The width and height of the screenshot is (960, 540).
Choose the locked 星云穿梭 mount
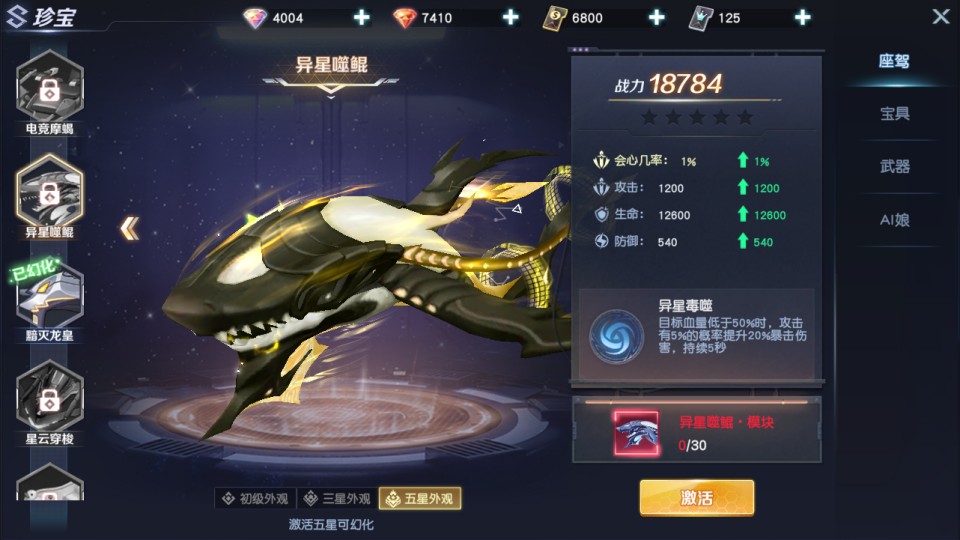coord(50,397)
